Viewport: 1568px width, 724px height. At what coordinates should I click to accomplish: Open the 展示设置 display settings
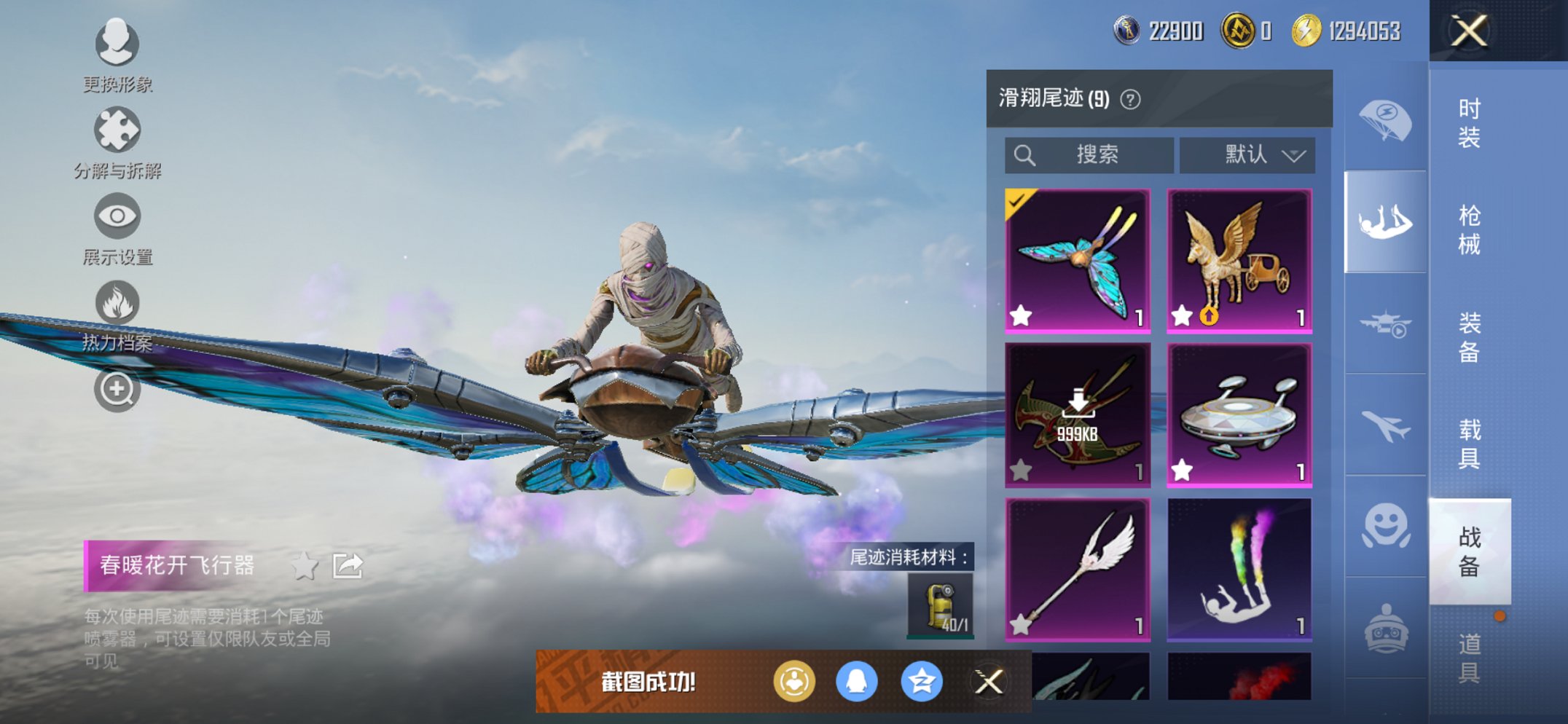[117, 215]
